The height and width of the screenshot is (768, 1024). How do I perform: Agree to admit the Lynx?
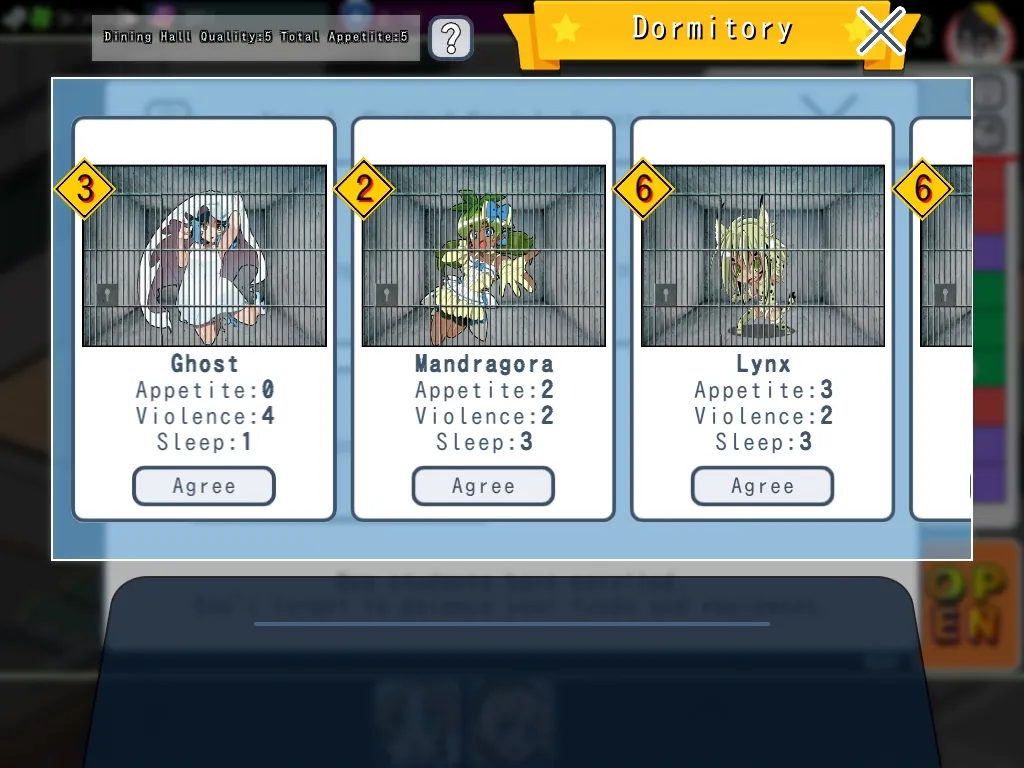(x=762, y=486)
